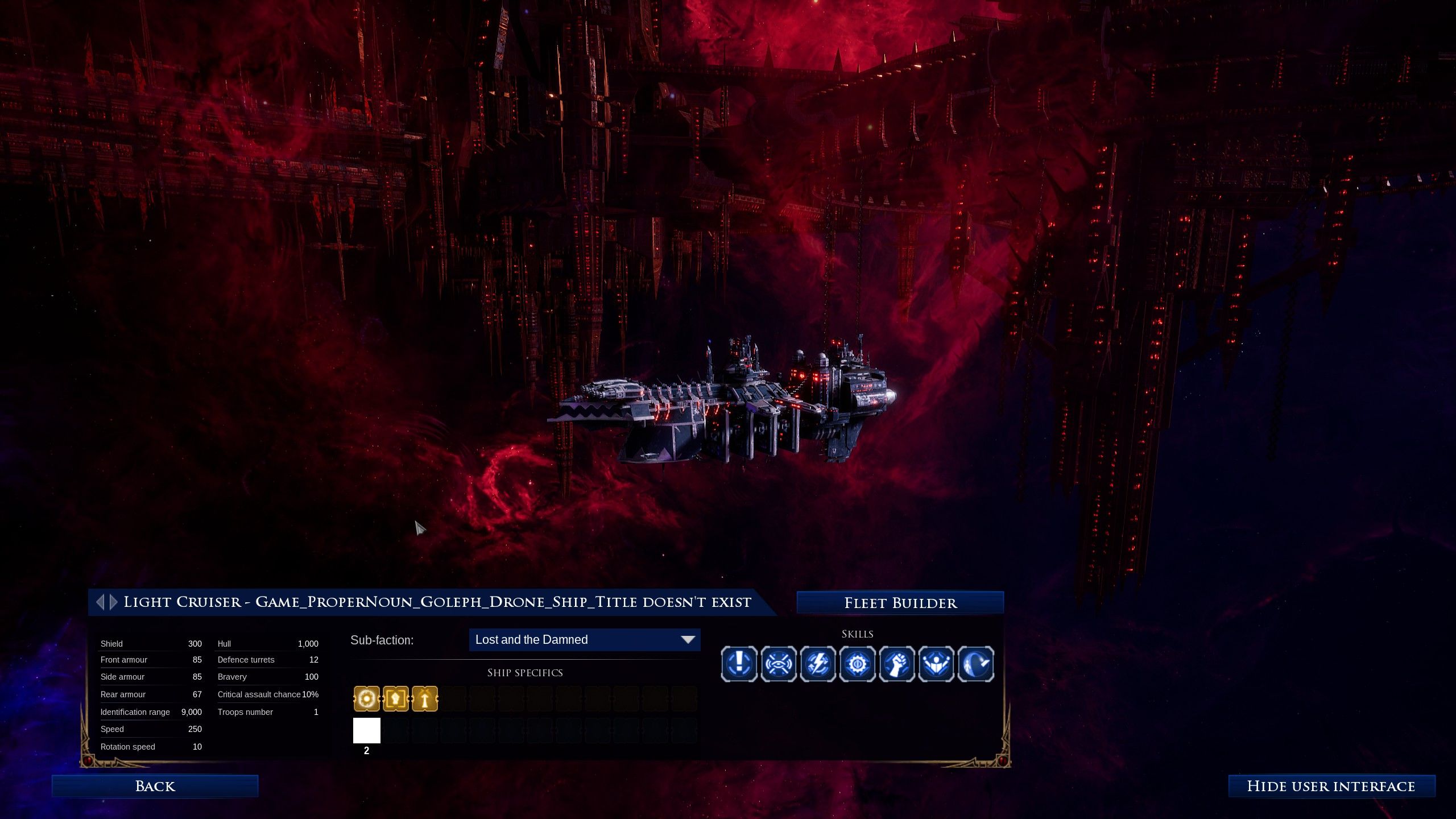Choose the raised fist skill icon
The height and width of the screenshot is (819, 1456).
coord(897,663)
